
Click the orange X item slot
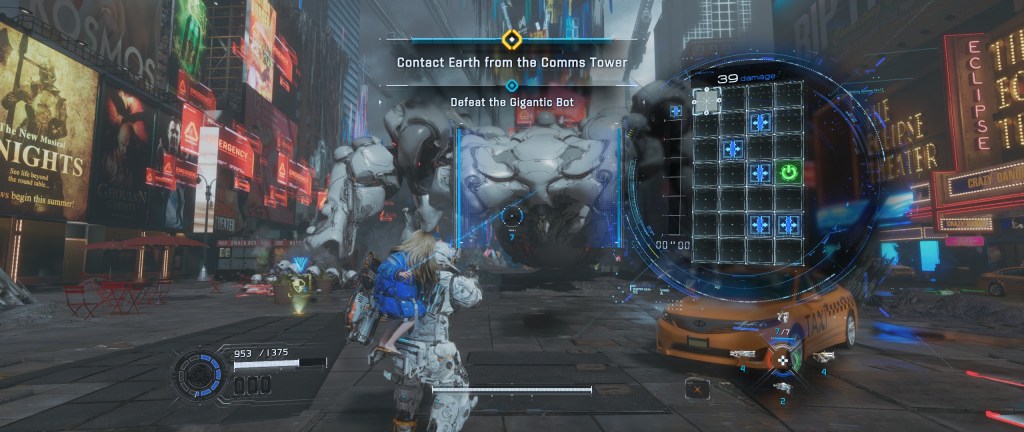698,387
